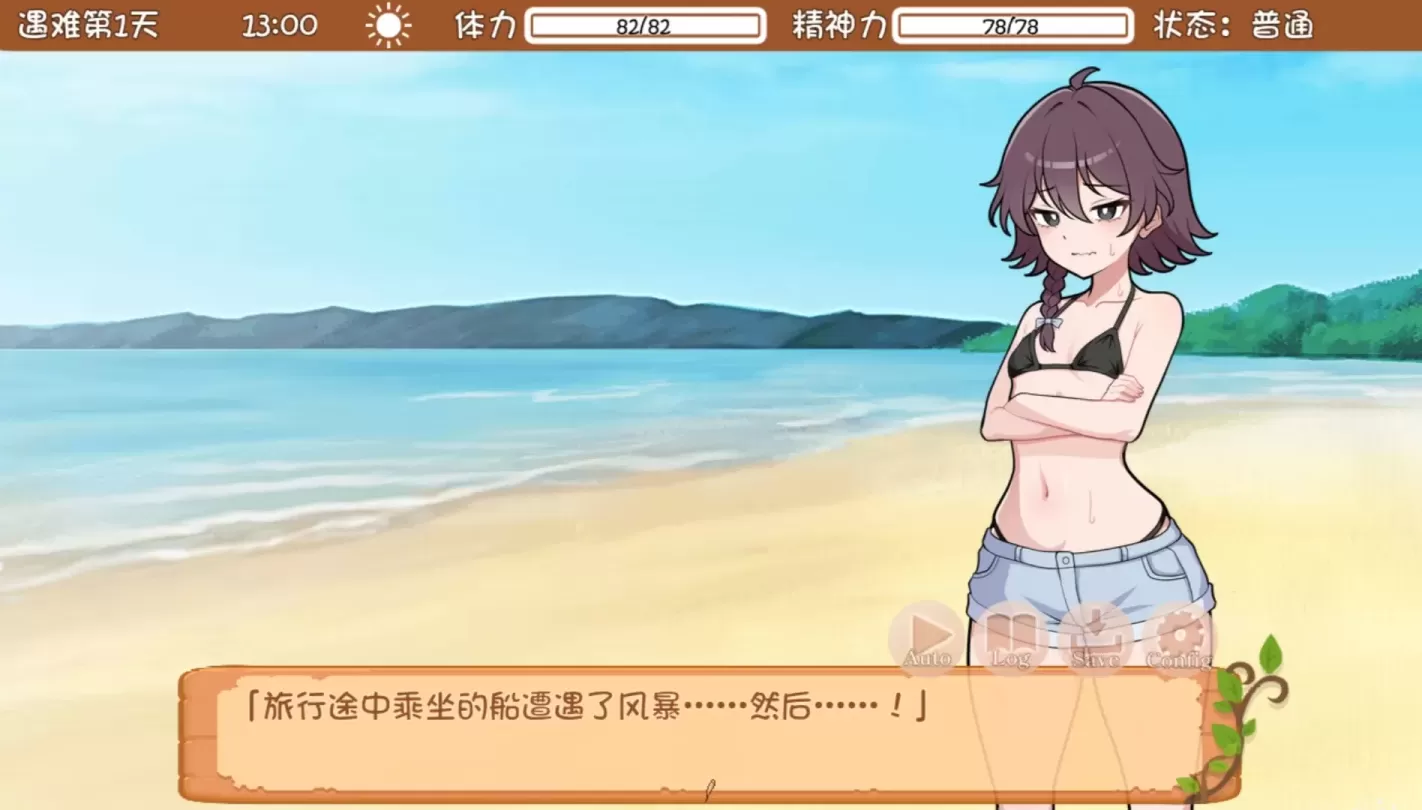Select the 精神力 mental power label
The image size is (1422, 810).
(x=838, y=26)
